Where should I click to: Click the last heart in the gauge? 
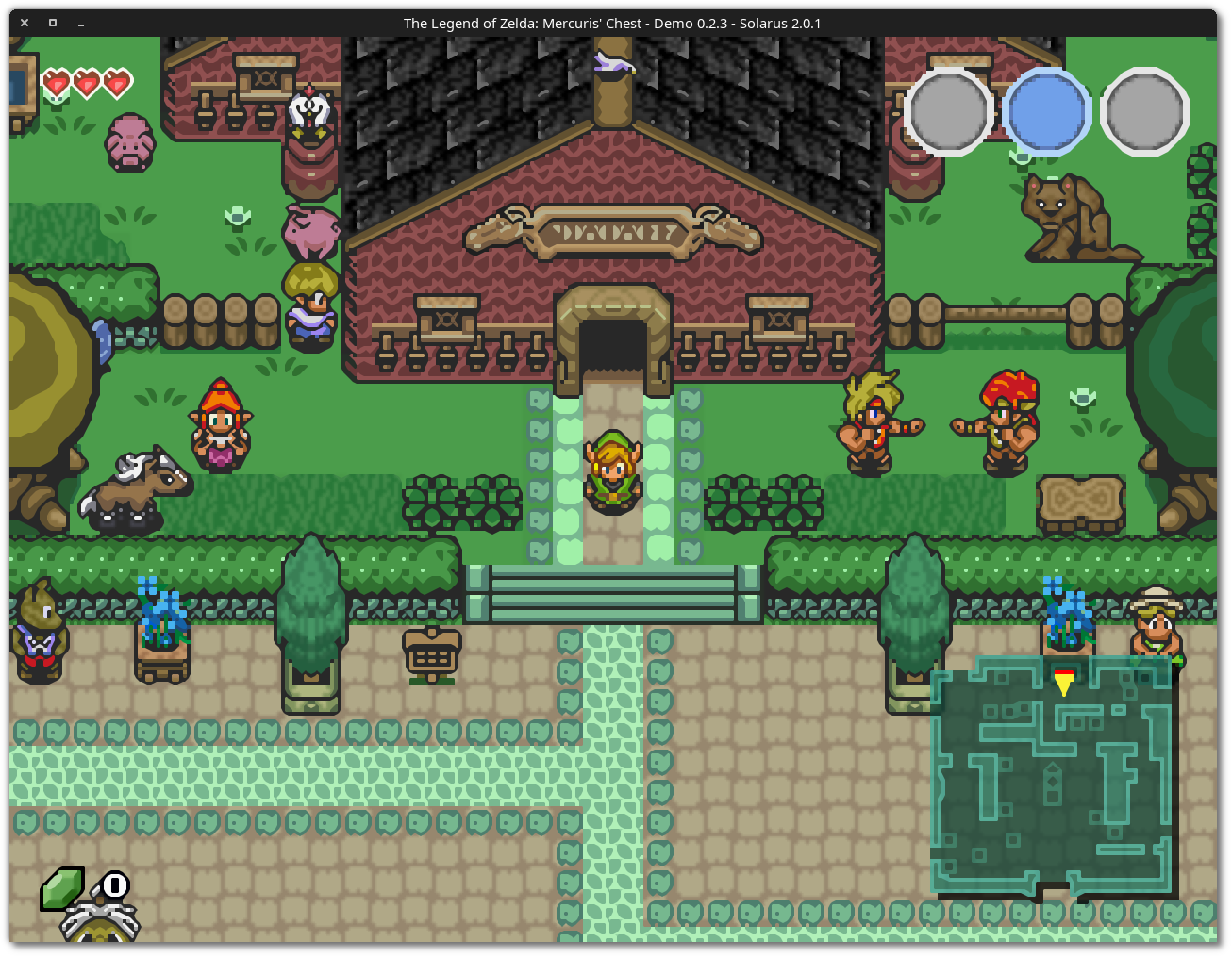pyautogui.click(x=116, y=83)
